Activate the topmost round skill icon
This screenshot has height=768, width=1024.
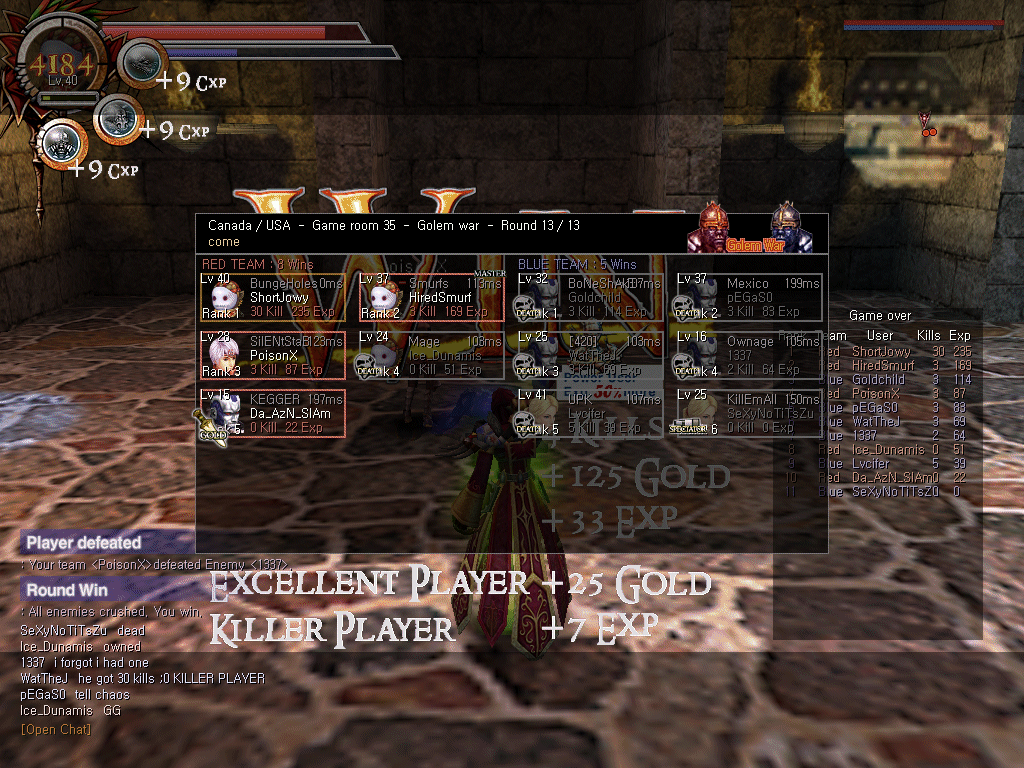142,62
